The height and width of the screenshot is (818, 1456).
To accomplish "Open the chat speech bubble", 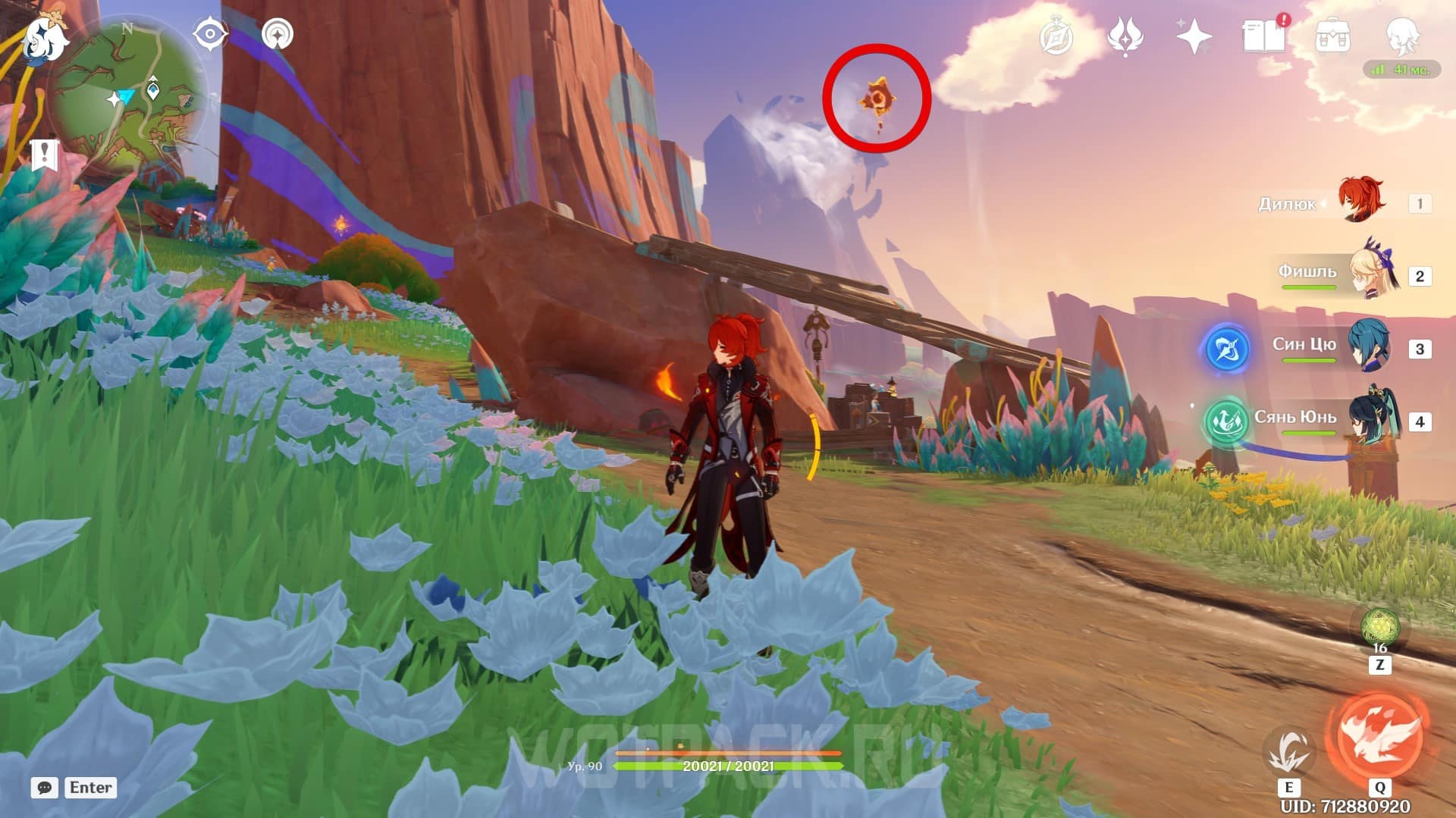I will pyautogui.click(x=45, y=788).
